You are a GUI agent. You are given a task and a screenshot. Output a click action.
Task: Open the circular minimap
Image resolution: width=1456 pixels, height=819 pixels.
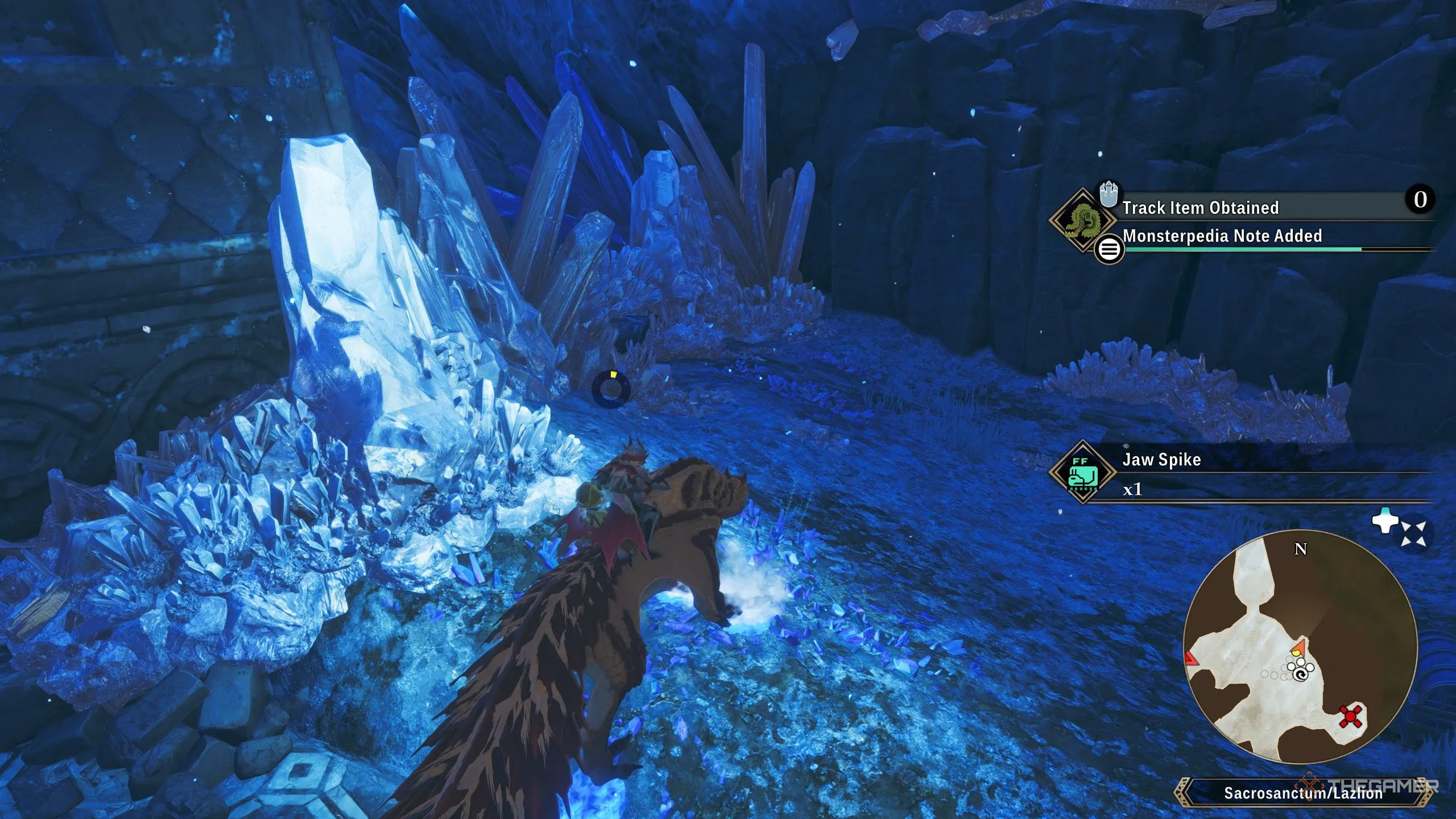1300,647
